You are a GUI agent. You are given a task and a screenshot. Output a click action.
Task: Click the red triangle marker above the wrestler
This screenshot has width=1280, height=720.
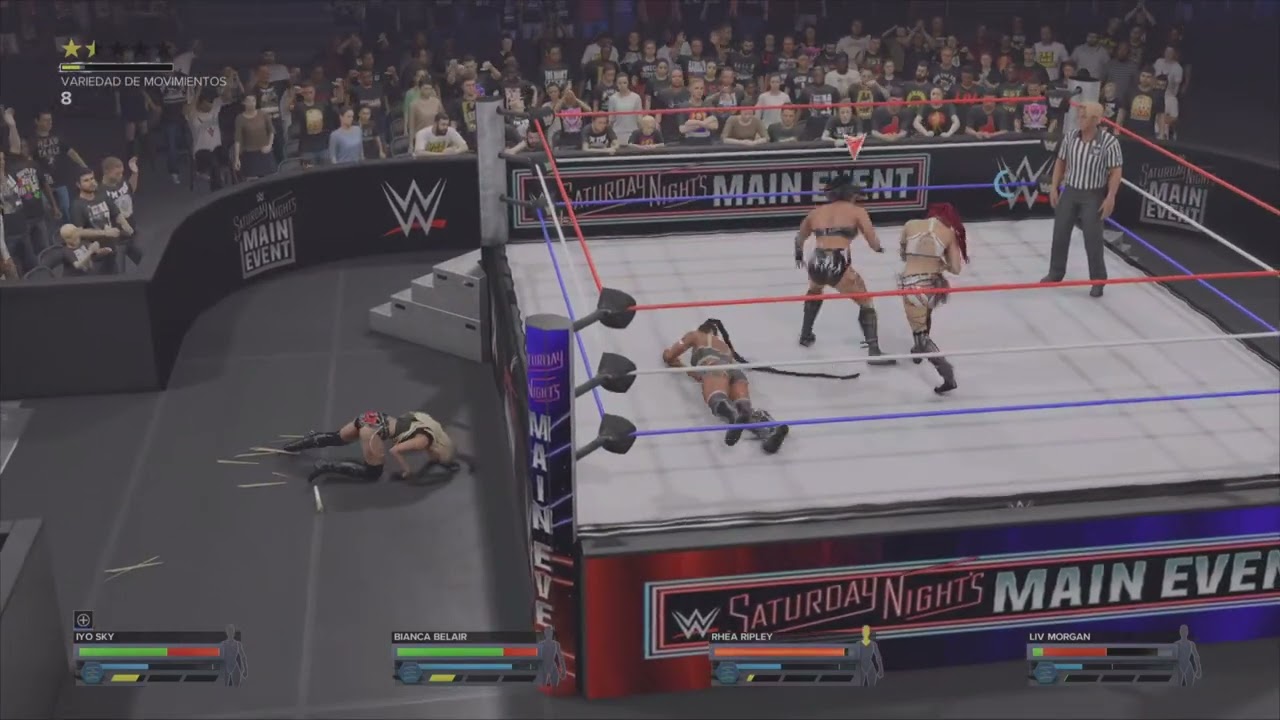pos(854,147)
